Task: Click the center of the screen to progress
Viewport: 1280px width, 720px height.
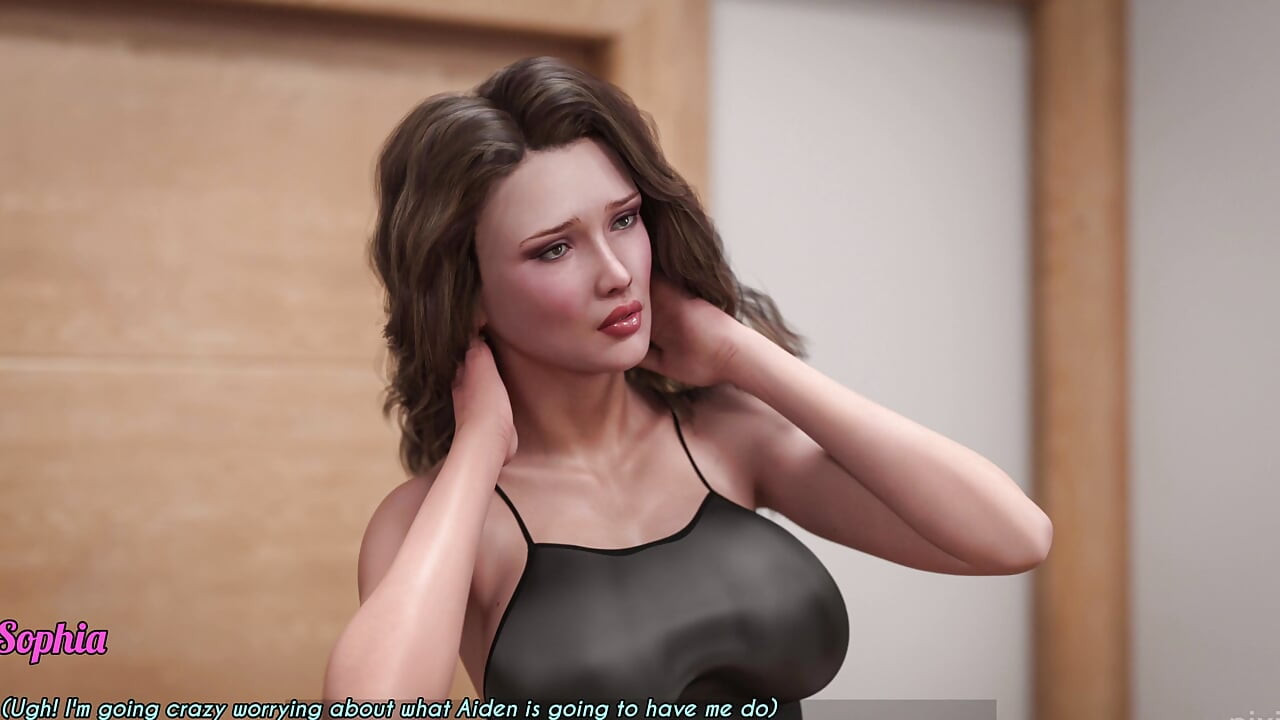Action: (x=640, y=360)
